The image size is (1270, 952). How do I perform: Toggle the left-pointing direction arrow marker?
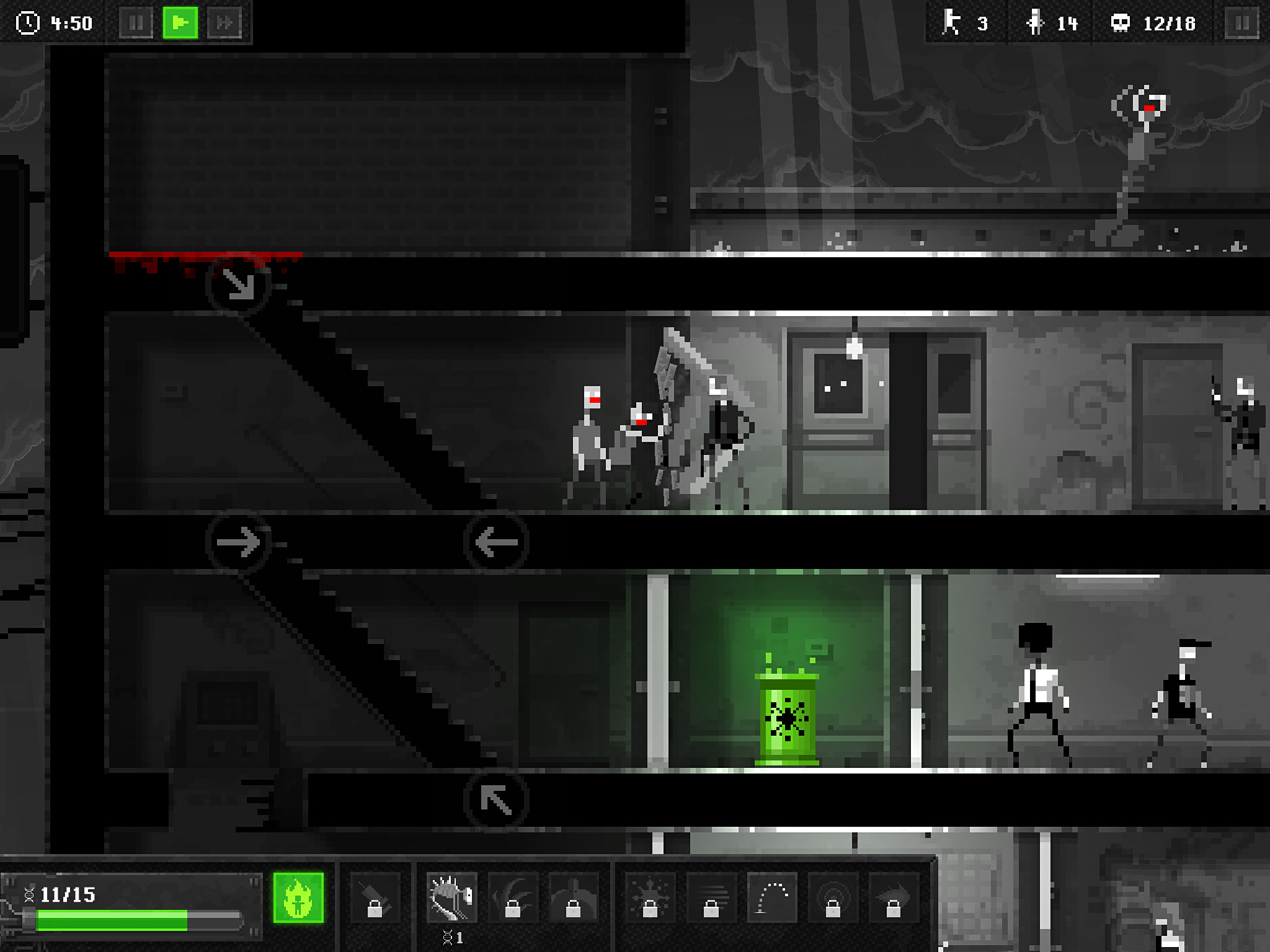496,542
